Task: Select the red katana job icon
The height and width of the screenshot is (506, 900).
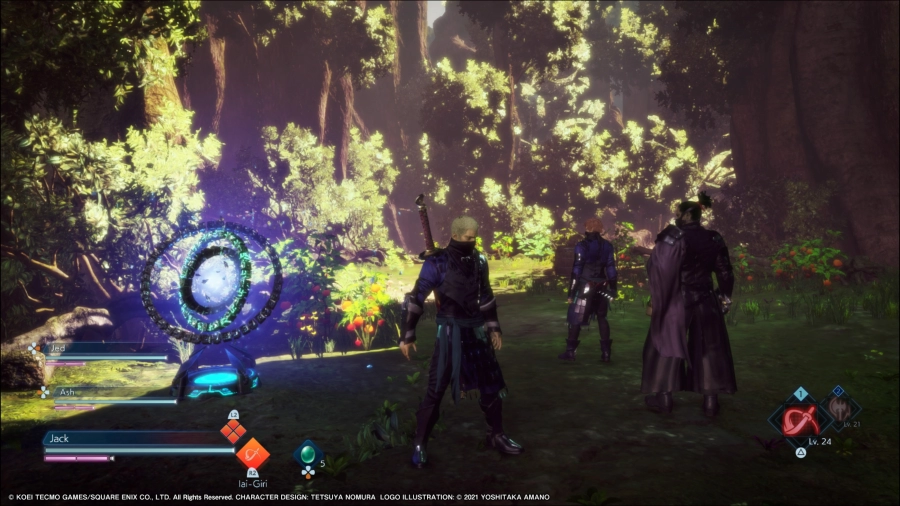Action: tap(800, 420)
